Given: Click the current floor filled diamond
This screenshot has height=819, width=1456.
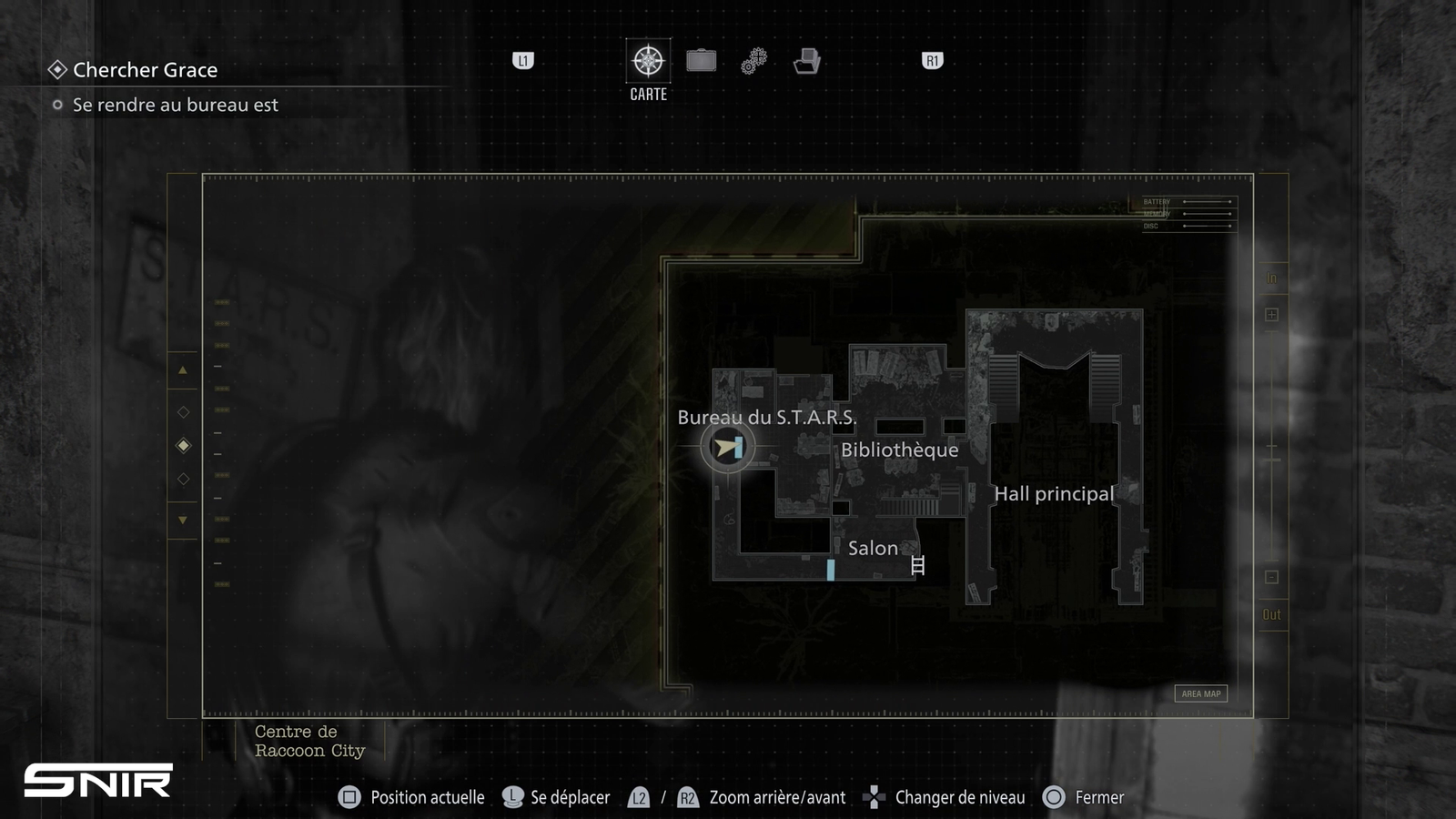Looking at the screenshot, I should click(183, 445).
